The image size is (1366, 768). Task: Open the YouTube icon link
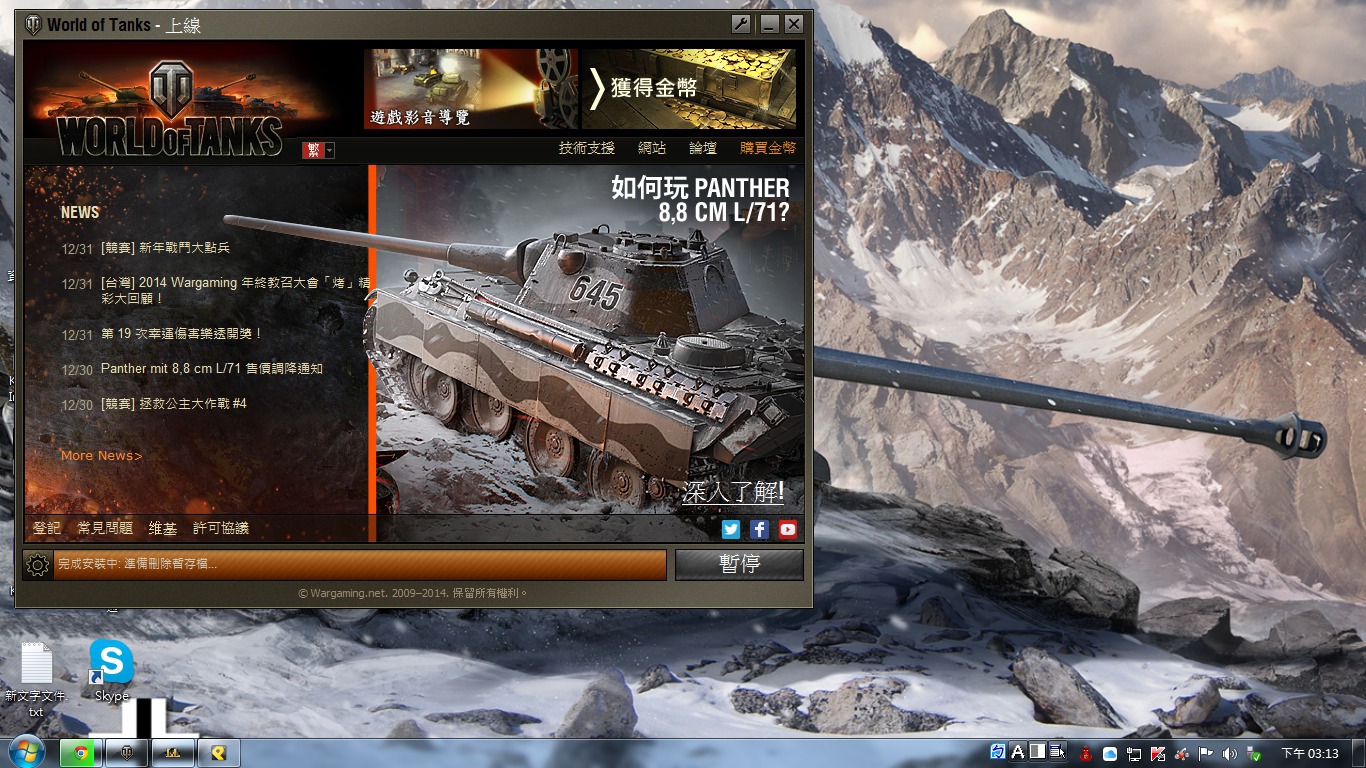tap(788, 530)
